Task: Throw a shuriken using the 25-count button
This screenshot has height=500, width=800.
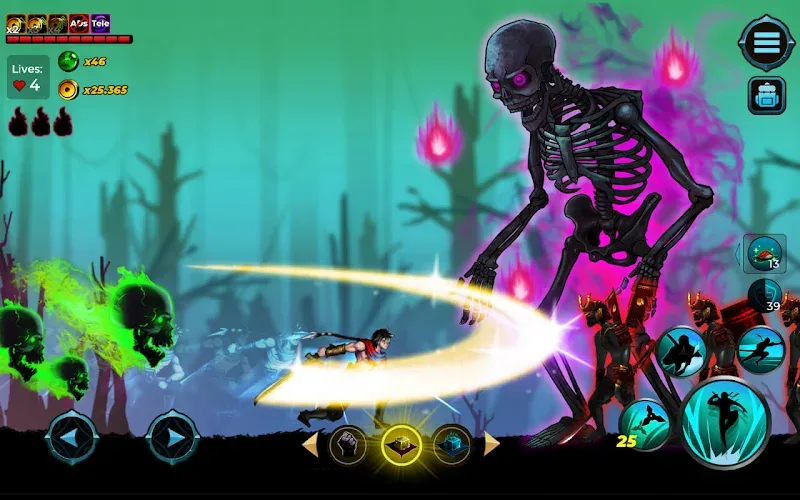Action: coord(645,423)
